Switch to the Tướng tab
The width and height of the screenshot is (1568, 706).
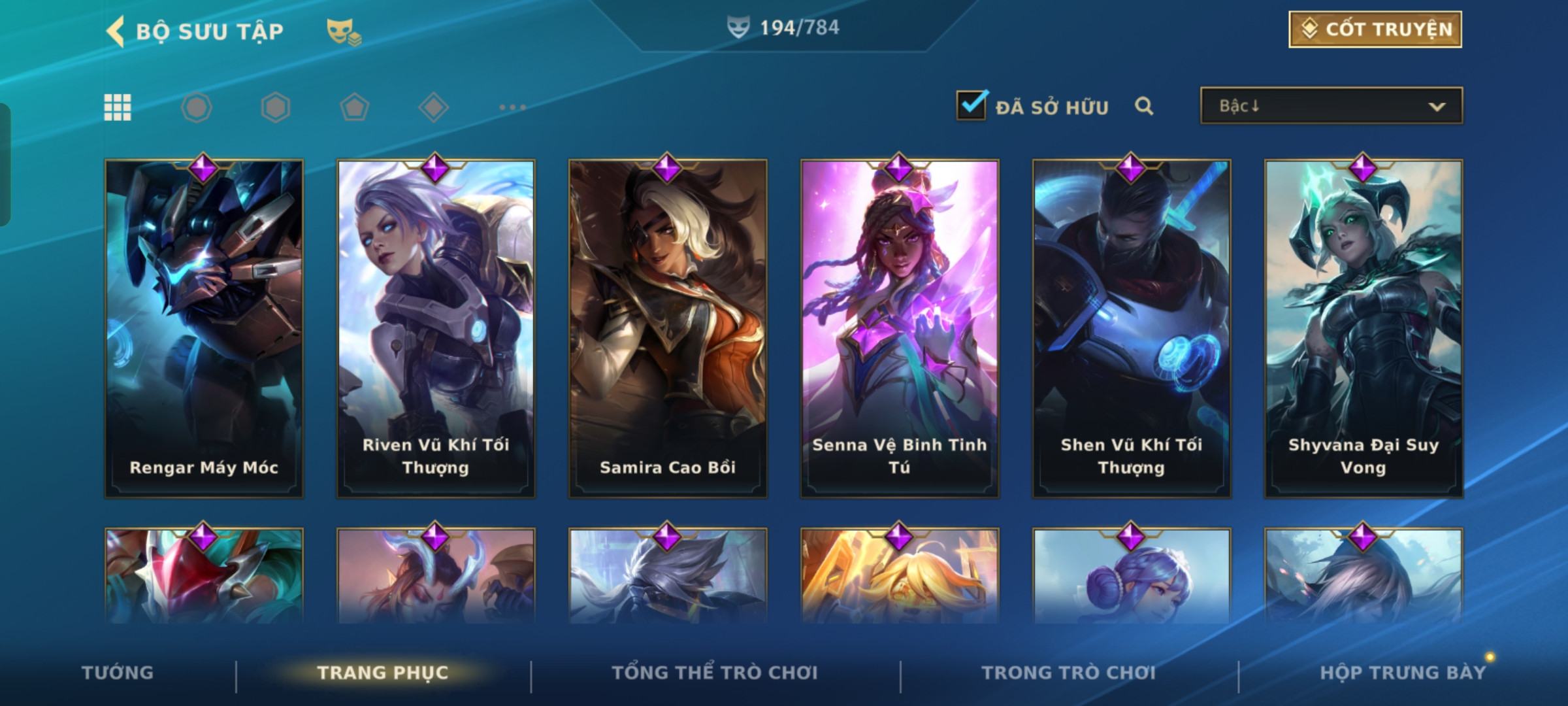coord(118,673)
